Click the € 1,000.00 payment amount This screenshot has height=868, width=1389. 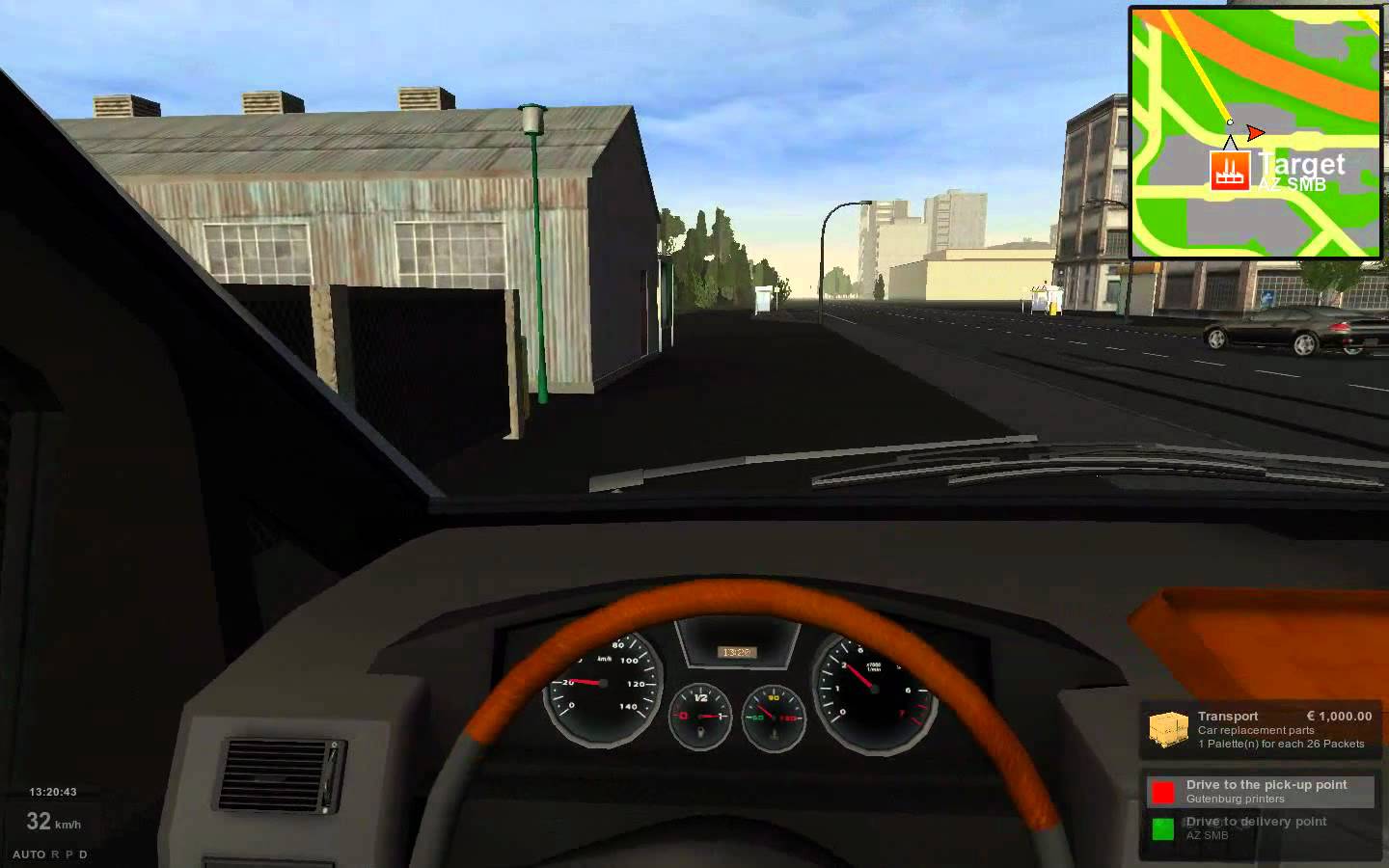click(x=1339, y=716)
